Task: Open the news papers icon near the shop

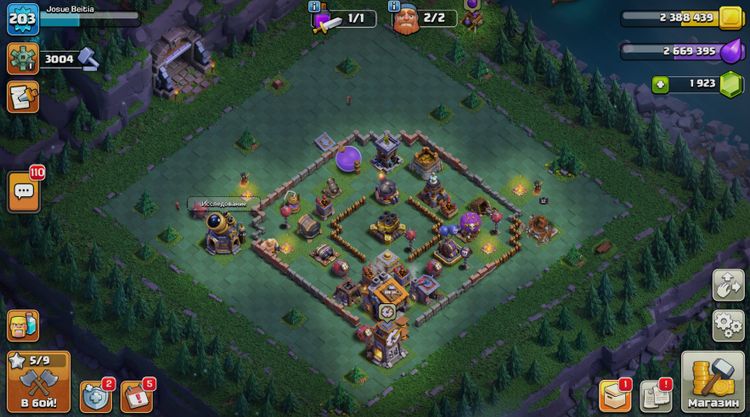Action: coord(655,395)
